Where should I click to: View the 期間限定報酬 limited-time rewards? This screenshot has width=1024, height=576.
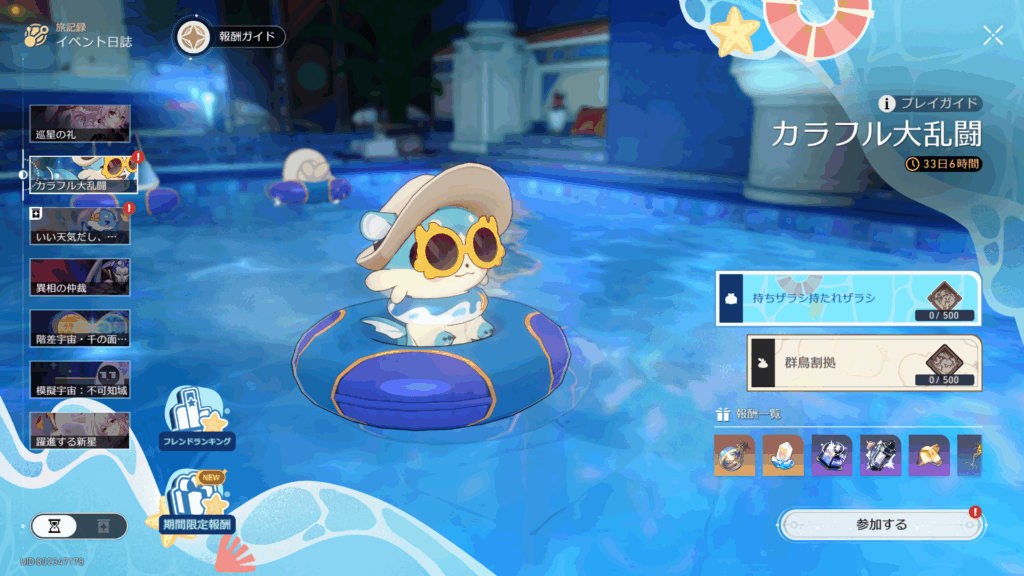[196, 504]
